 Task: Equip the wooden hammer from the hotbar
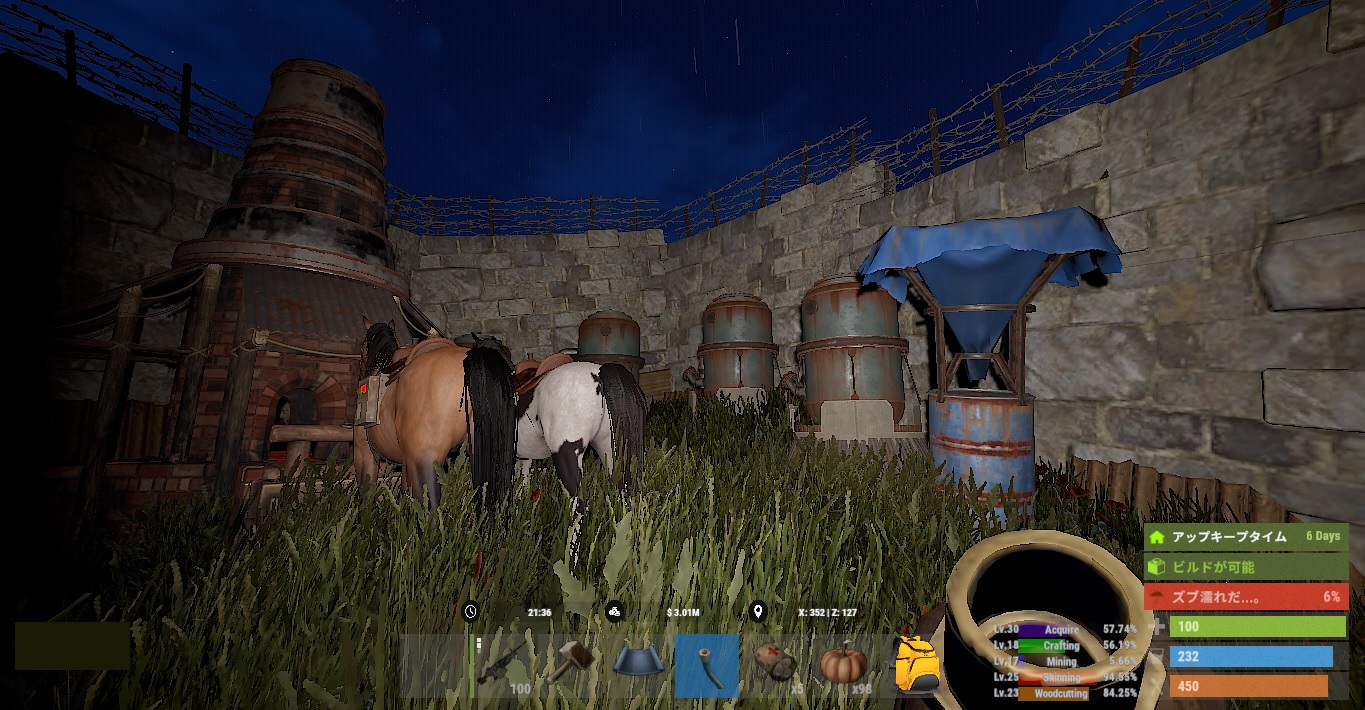572,665
